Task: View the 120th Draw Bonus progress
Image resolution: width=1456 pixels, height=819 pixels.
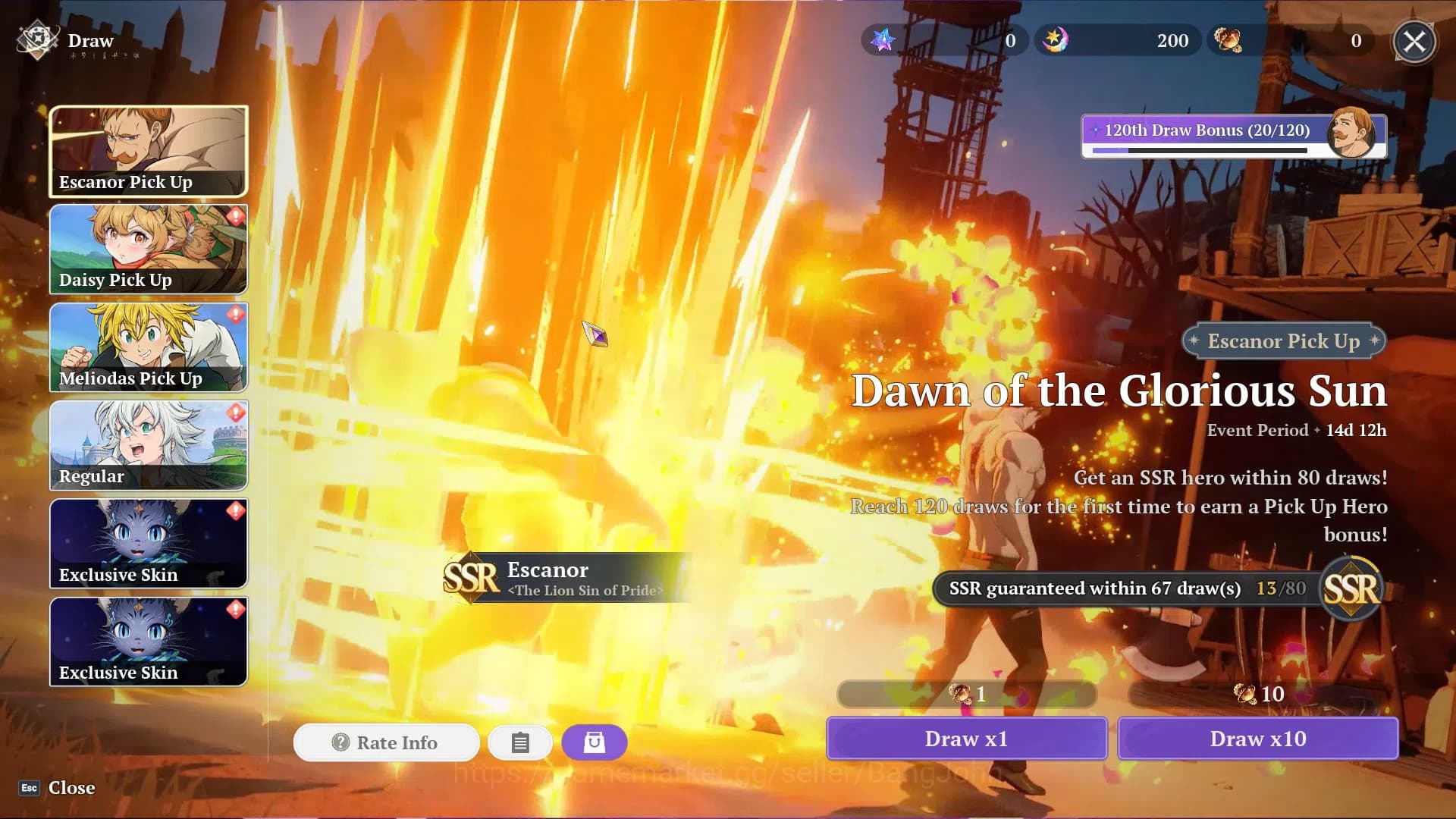Action: tap(1233, 136)
